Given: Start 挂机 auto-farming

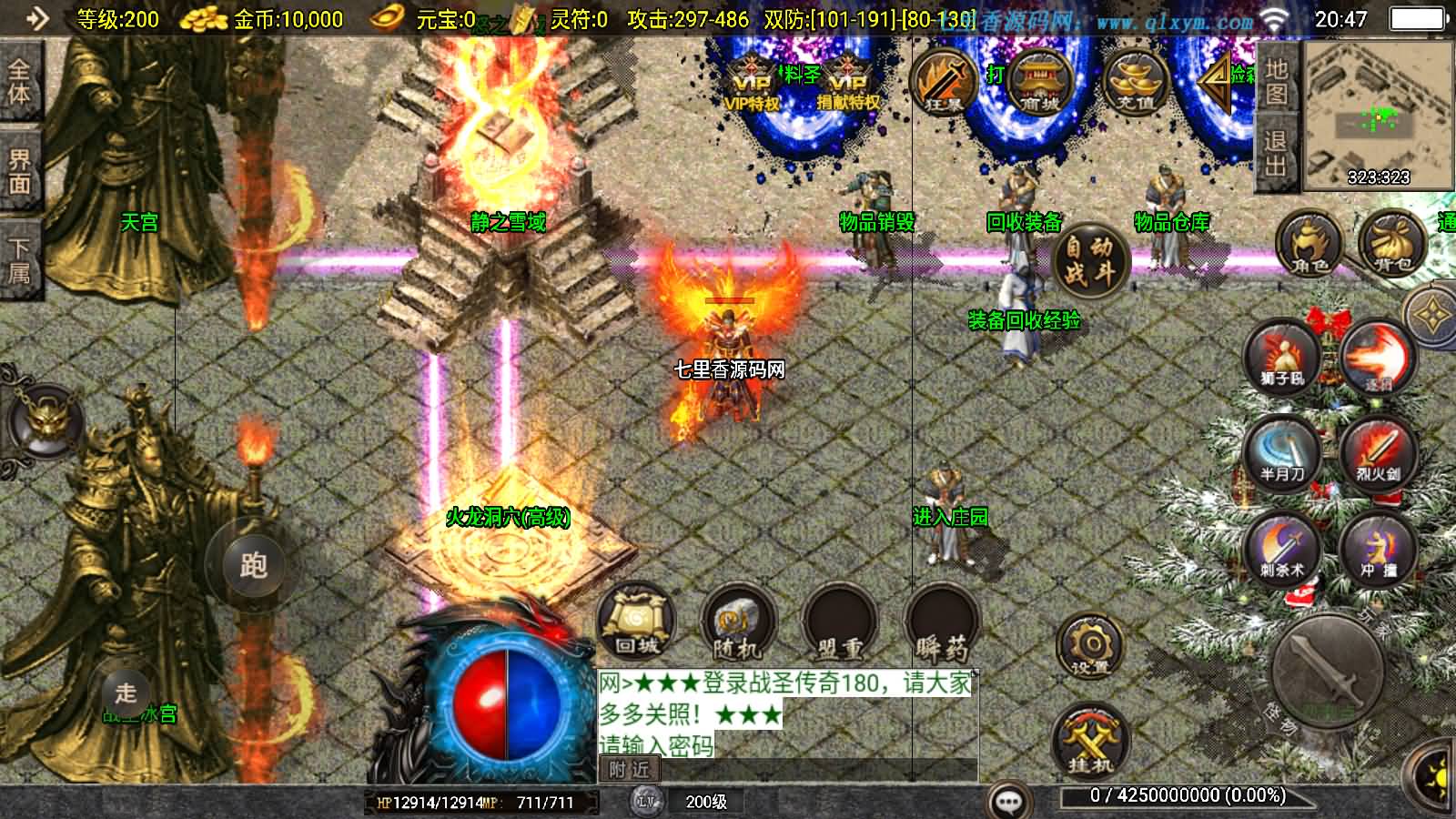Looking at the screenshot, I should pyautogui.click(x=1089, y=742).
